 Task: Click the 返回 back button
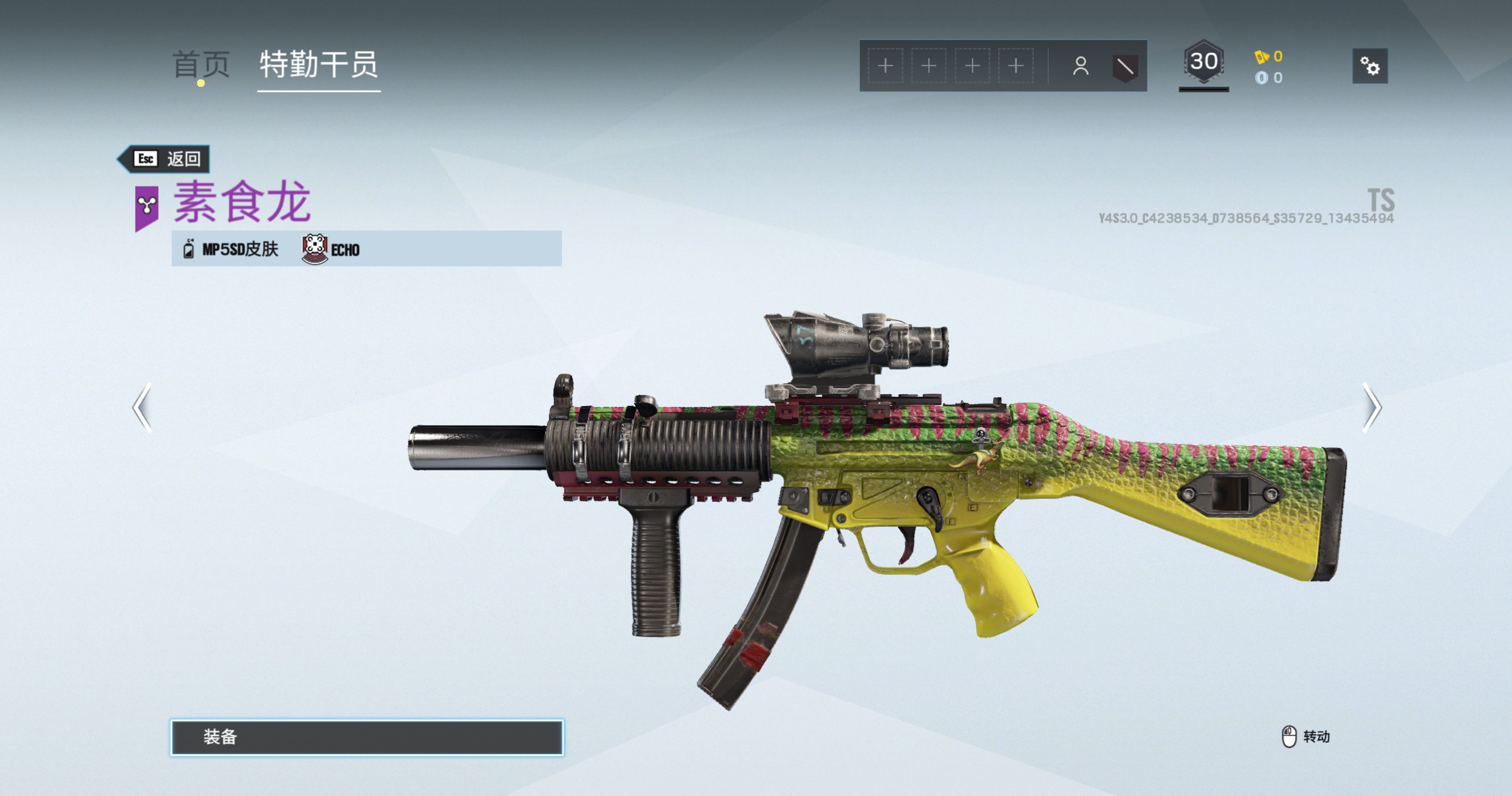[165, 159]
